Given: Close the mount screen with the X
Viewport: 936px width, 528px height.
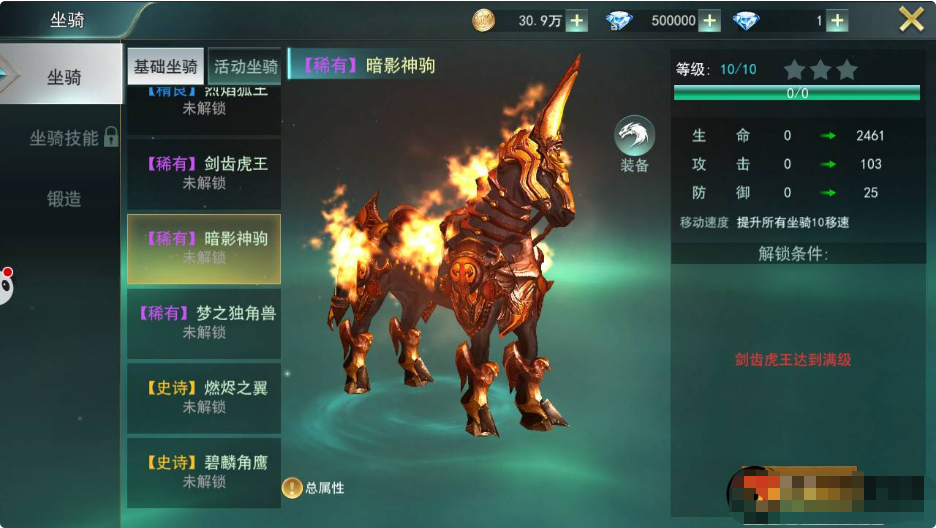Looking at the screenshot, I should click(911, 19).
